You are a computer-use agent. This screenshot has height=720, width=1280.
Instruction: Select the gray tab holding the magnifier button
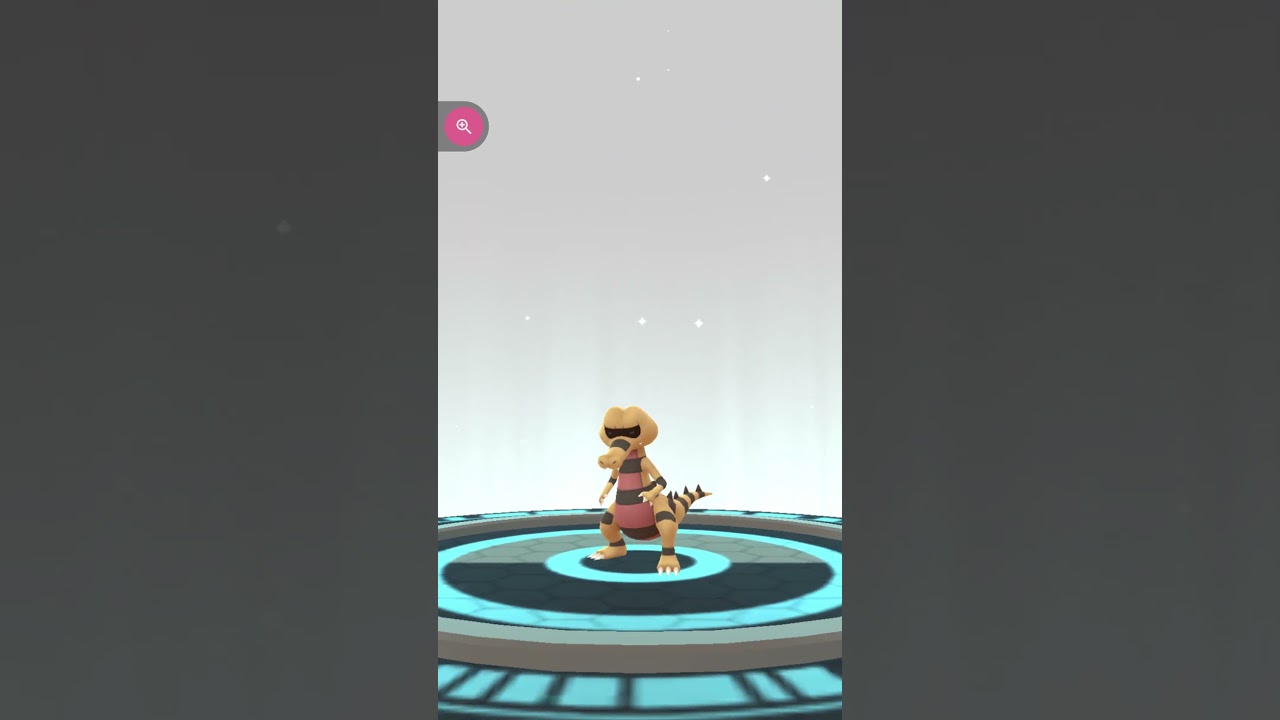pyautogui.click(x=445, y=126)
